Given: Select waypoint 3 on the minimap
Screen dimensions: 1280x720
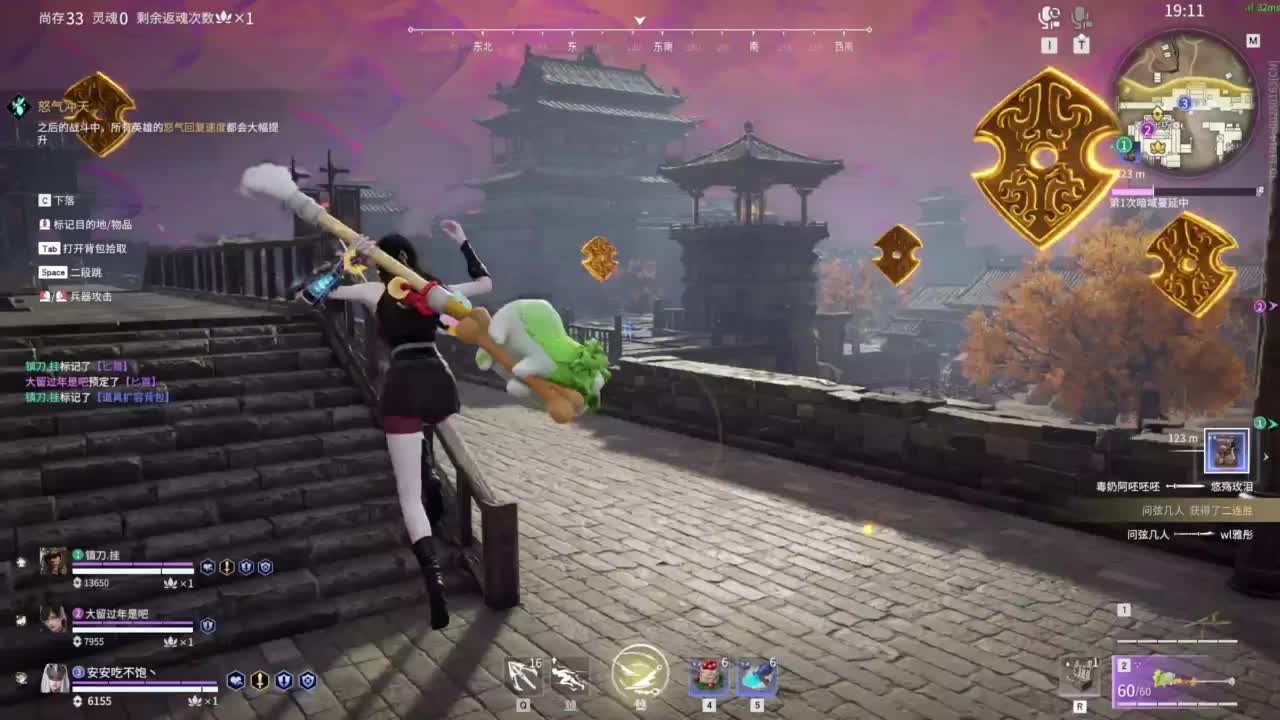Looking at the screenshot, I should 1185,102.
